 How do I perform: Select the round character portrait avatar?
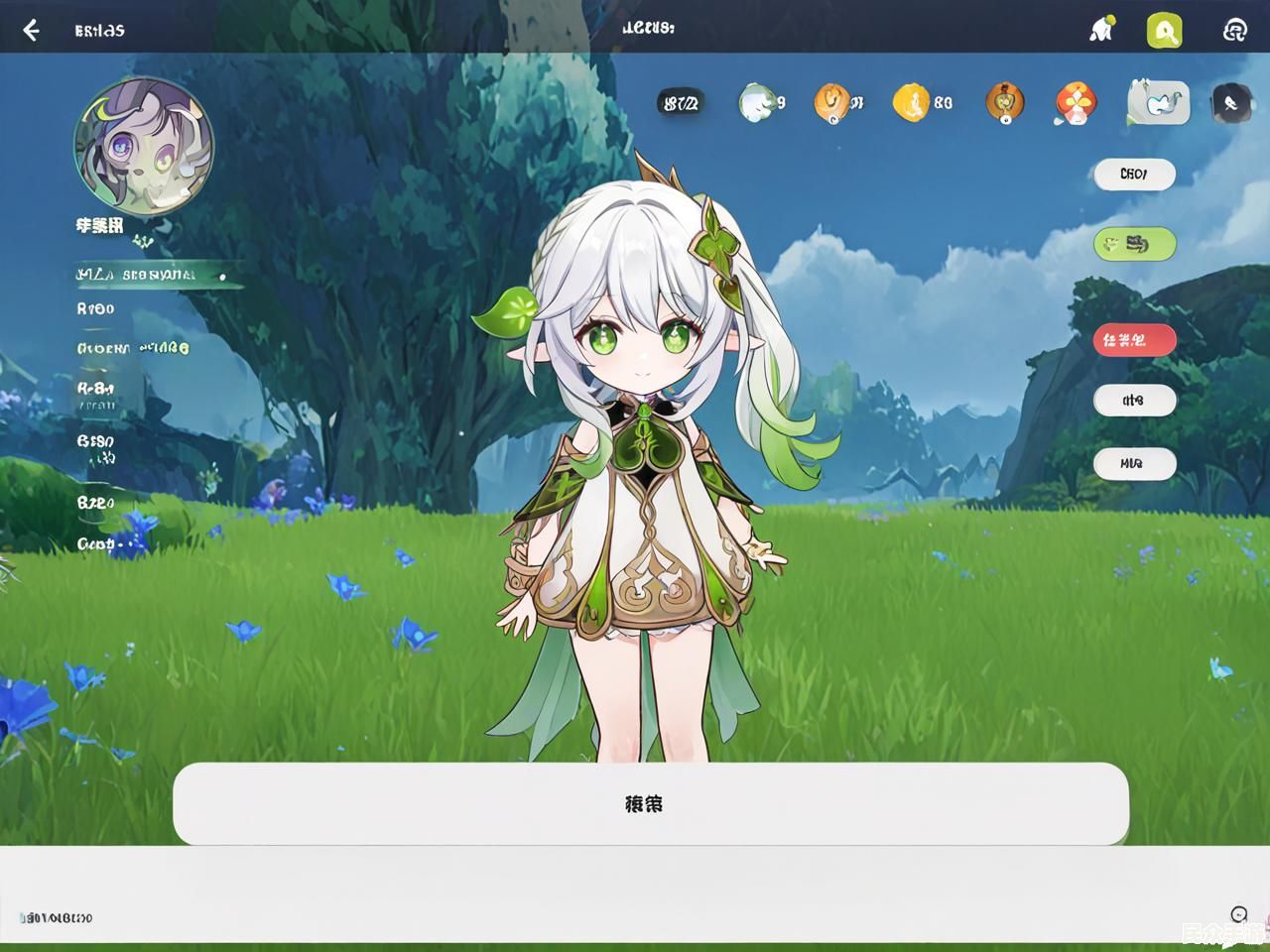[x=144, y=147]
